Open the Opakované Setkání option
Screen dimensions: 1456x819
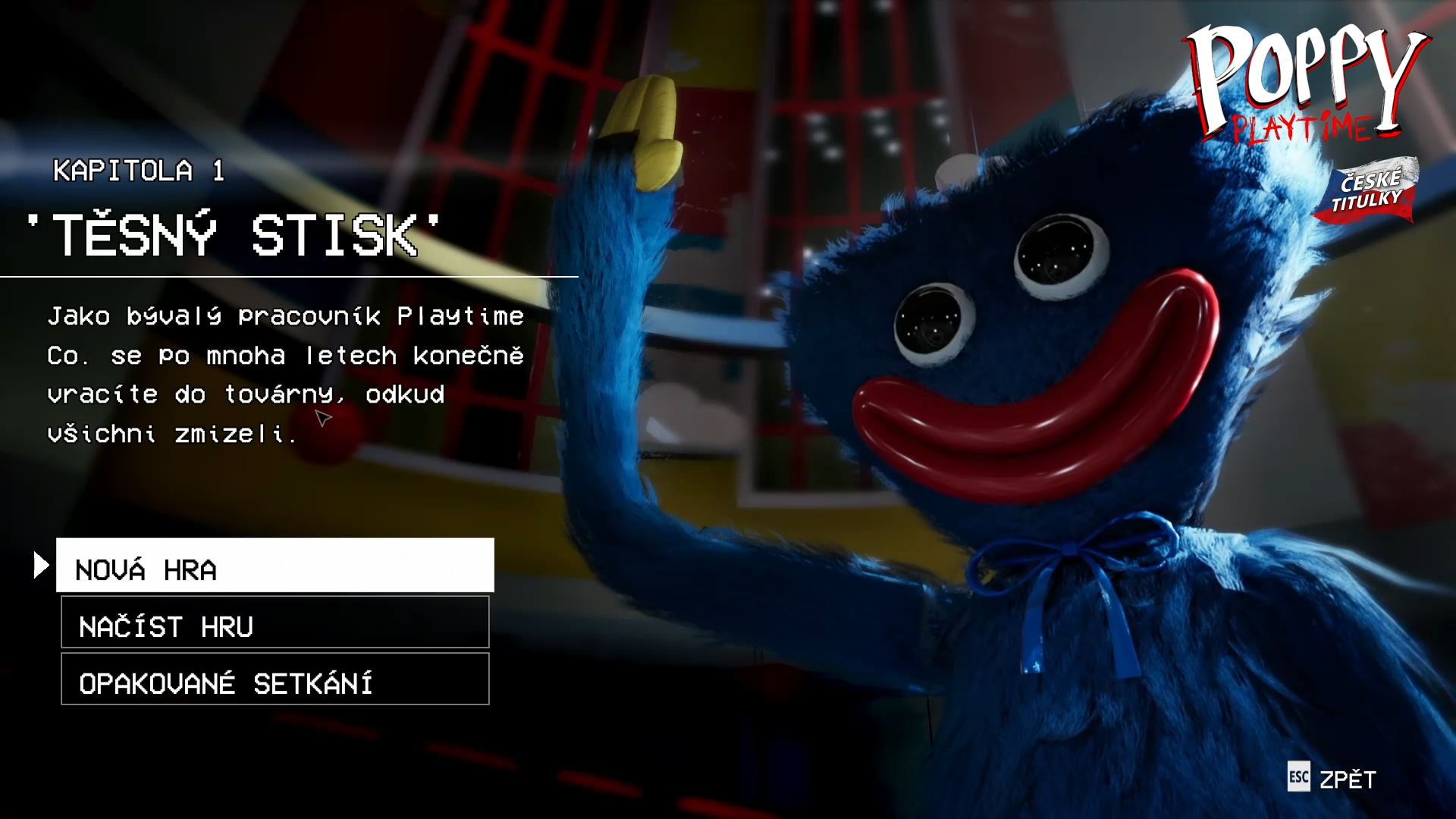(x=275, y=679)
